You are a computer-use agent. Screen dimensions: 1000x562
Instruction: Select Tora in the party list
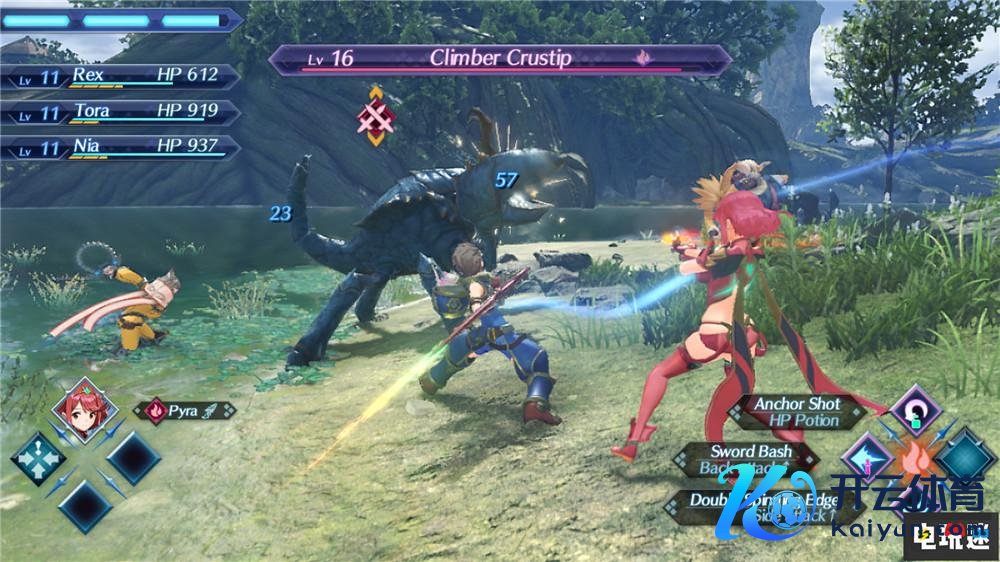[x=121, y=112]
